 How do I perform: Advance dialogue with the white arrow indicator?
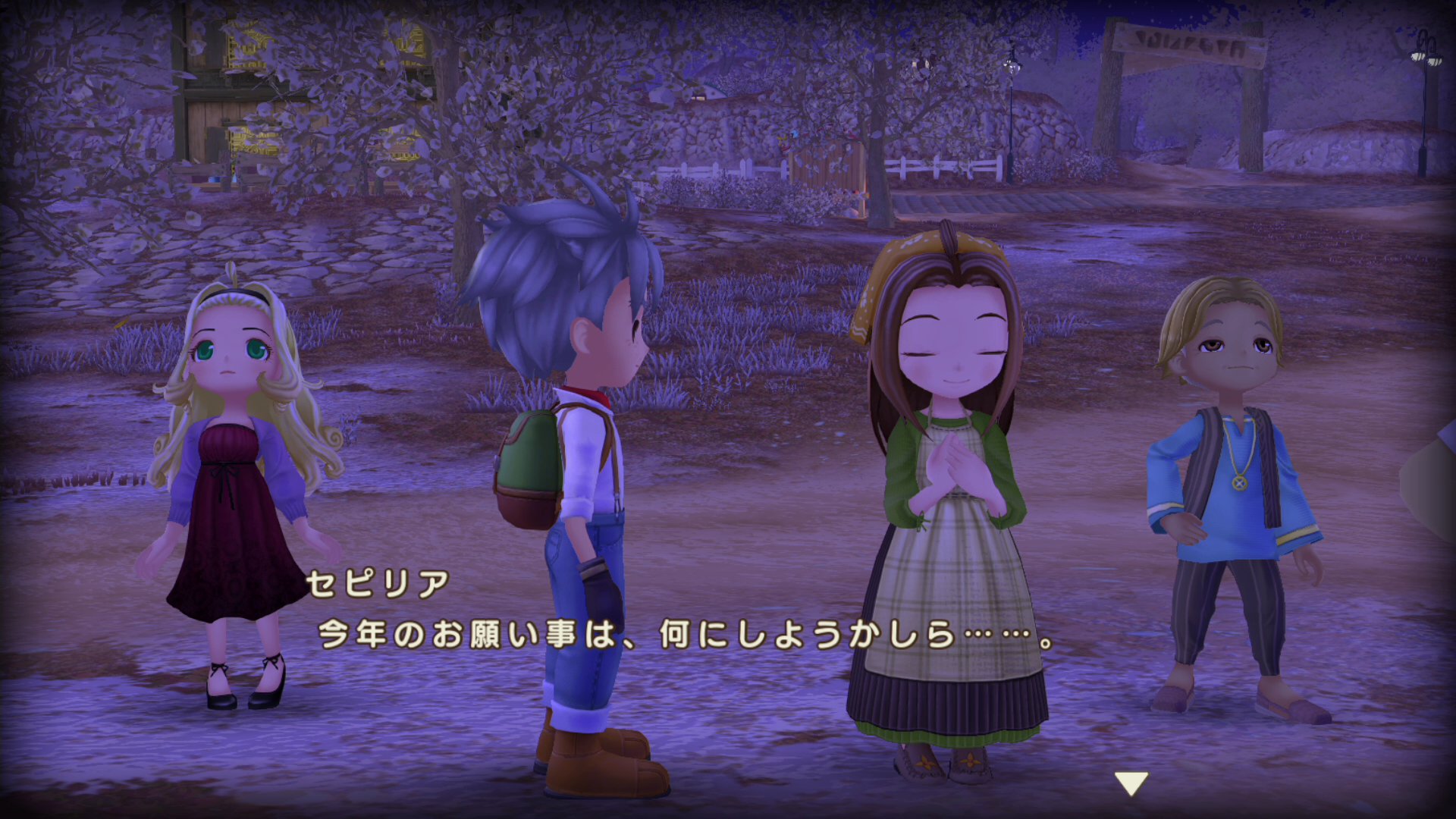point(1131,783)
